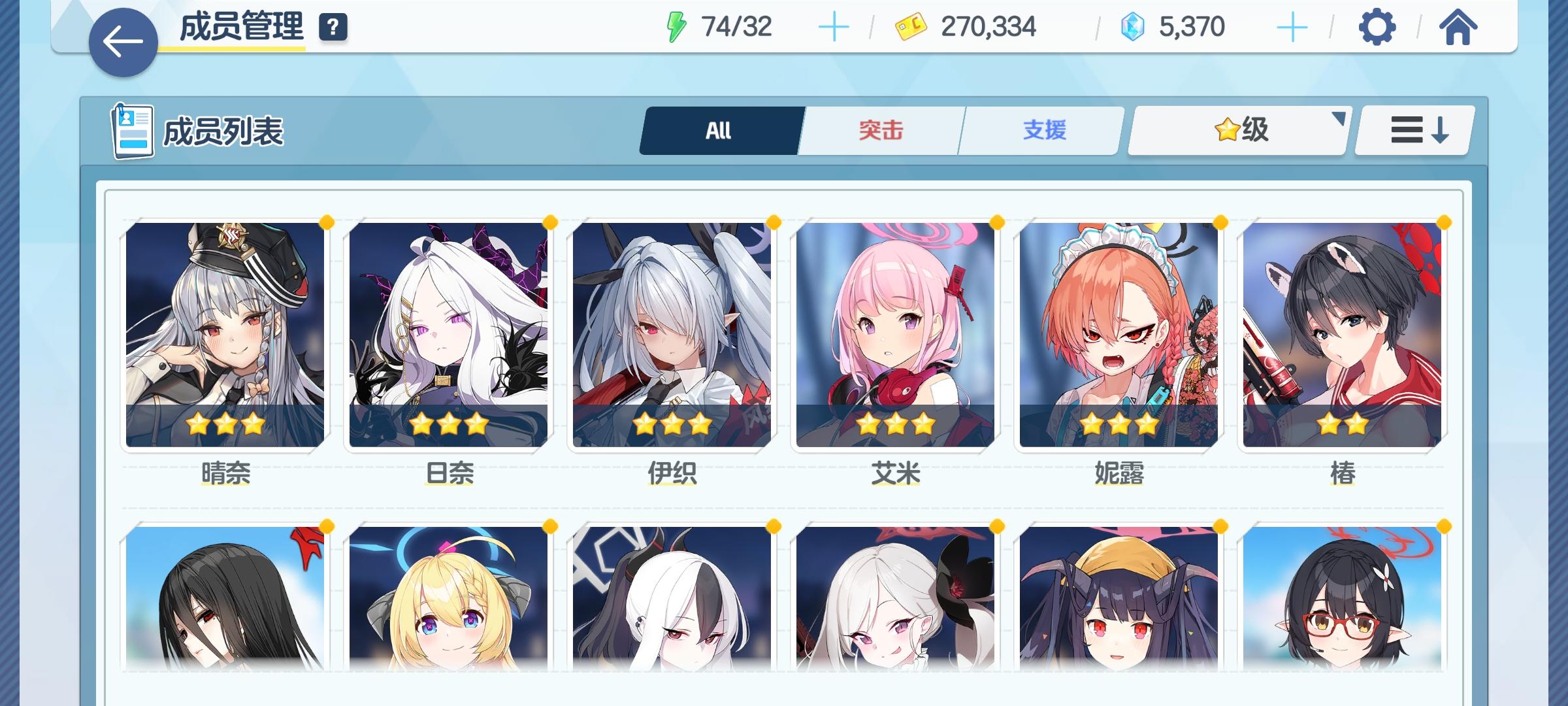Click the lightning energy icon
The image size is (1568, 706).
pos(676,26)
